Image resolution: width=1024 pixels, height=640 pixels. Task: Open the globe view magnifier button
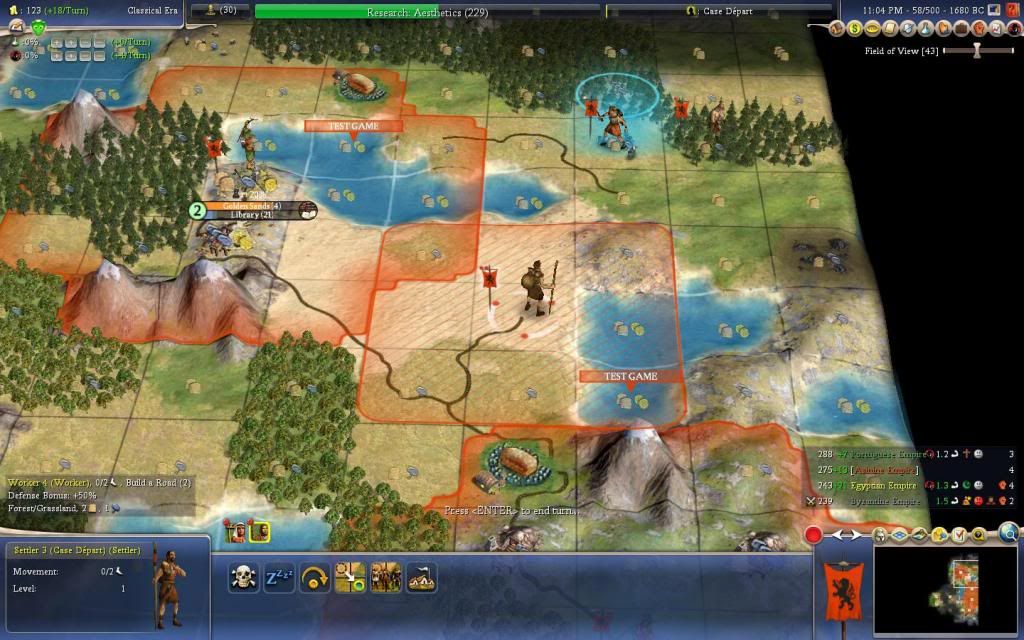1008,533
